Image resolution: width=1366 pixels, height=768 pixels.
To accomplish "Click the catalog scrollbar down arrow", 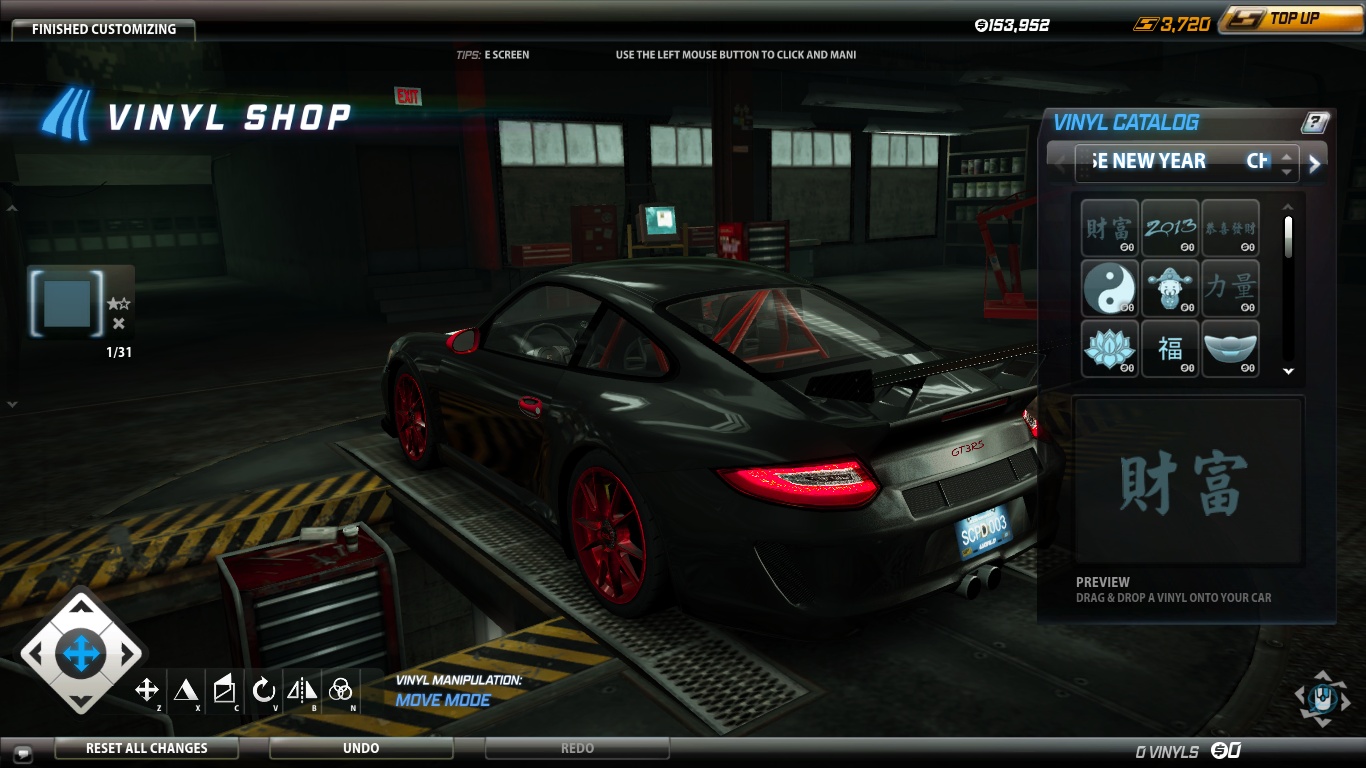I will click(1288, 371).
